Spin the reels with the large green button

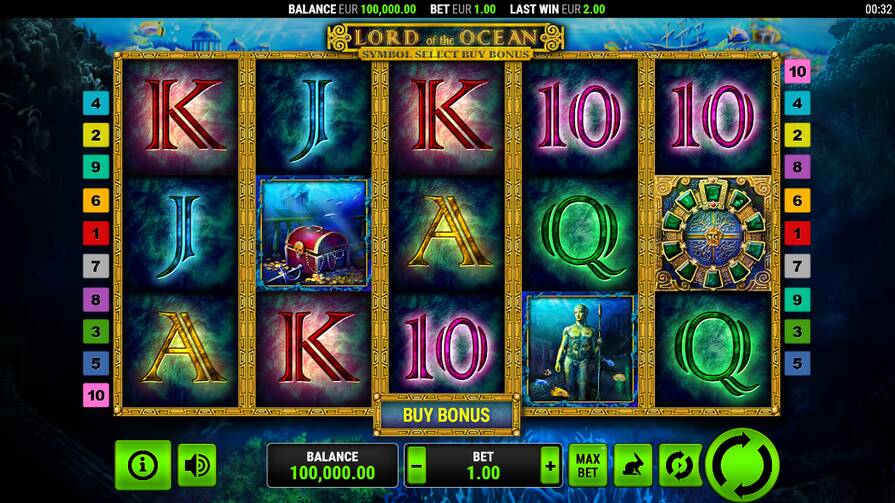click(742, 465)
